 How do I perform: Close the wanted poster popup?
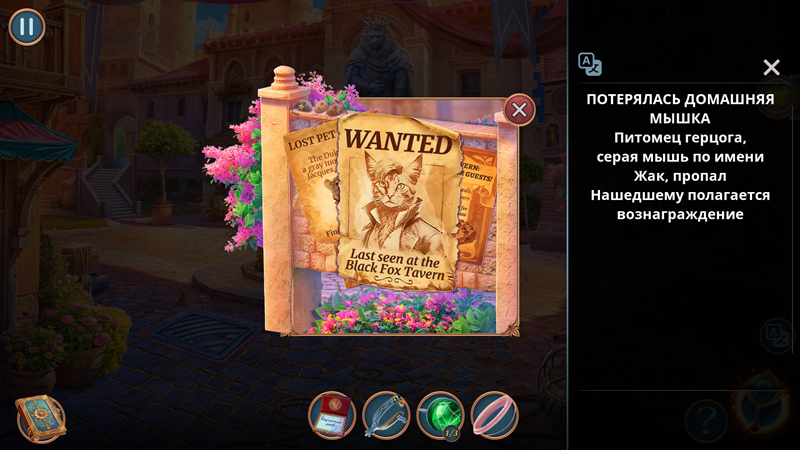519,109
